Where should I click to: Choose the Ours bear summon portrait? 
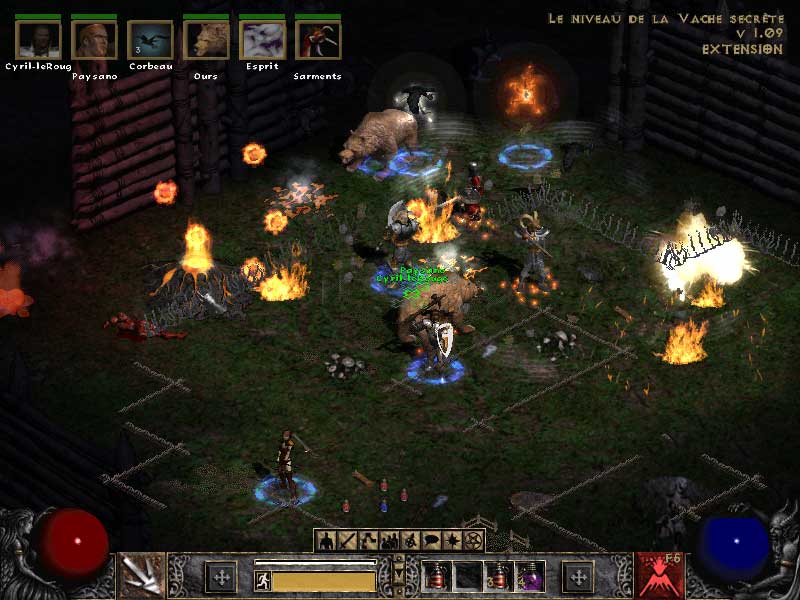(206, 41)
